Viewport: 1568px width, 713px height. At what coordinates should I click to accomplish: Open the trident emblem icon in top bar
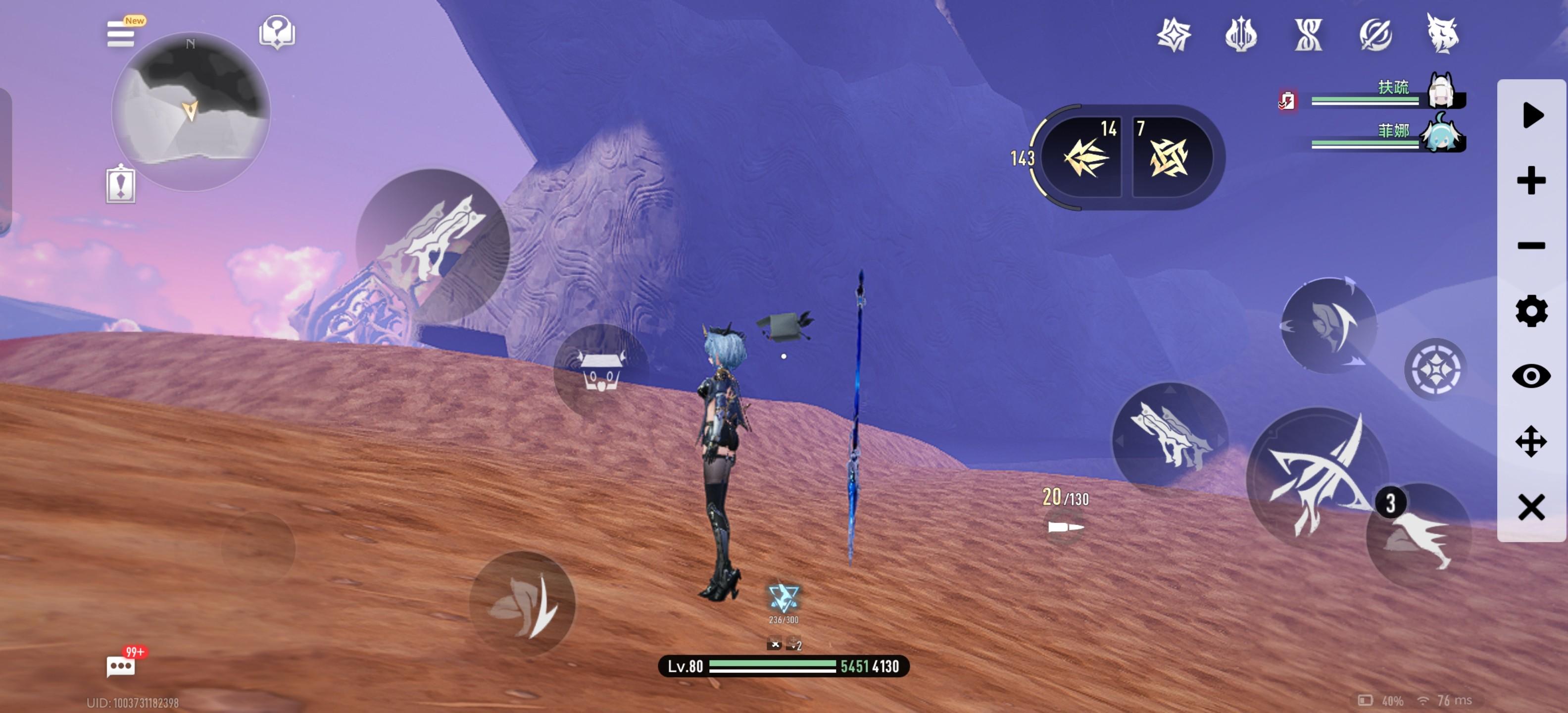point(1240,34)
